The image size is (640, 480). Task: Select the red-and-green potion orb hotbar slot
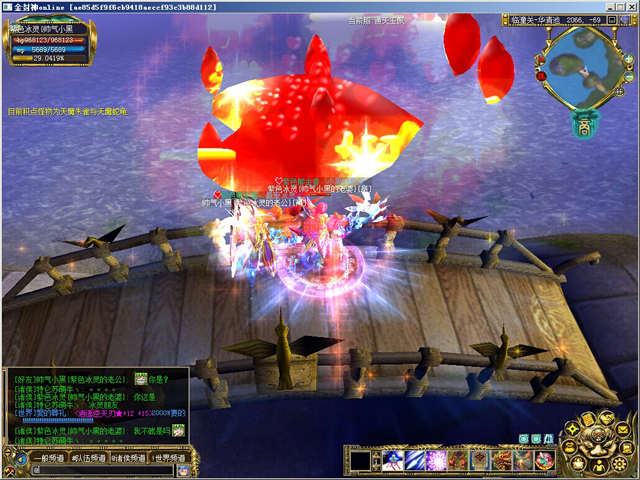(x=545, y=460)
